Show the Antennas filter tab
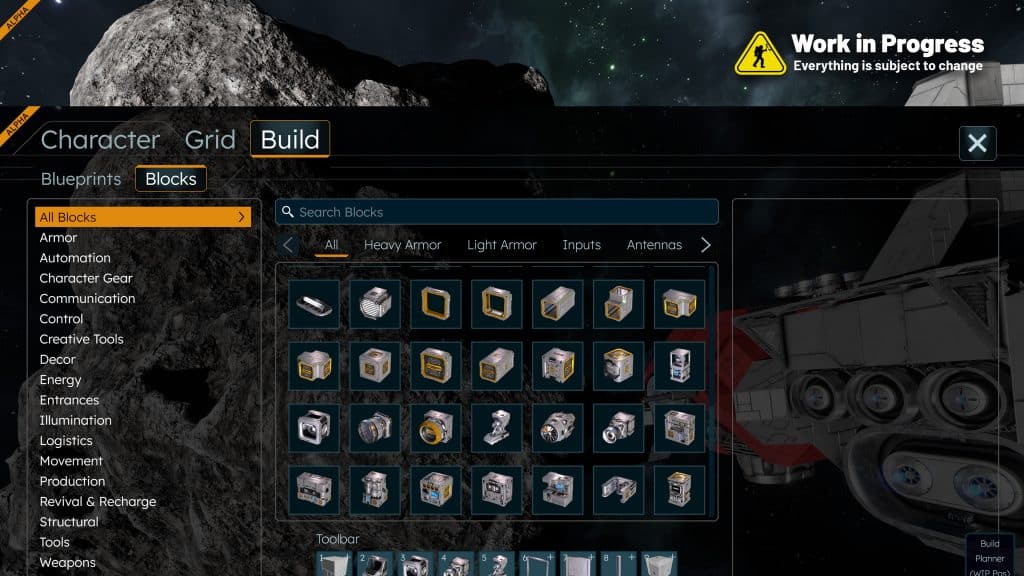This screenshot has height=576, width=1024. (654, 245)
